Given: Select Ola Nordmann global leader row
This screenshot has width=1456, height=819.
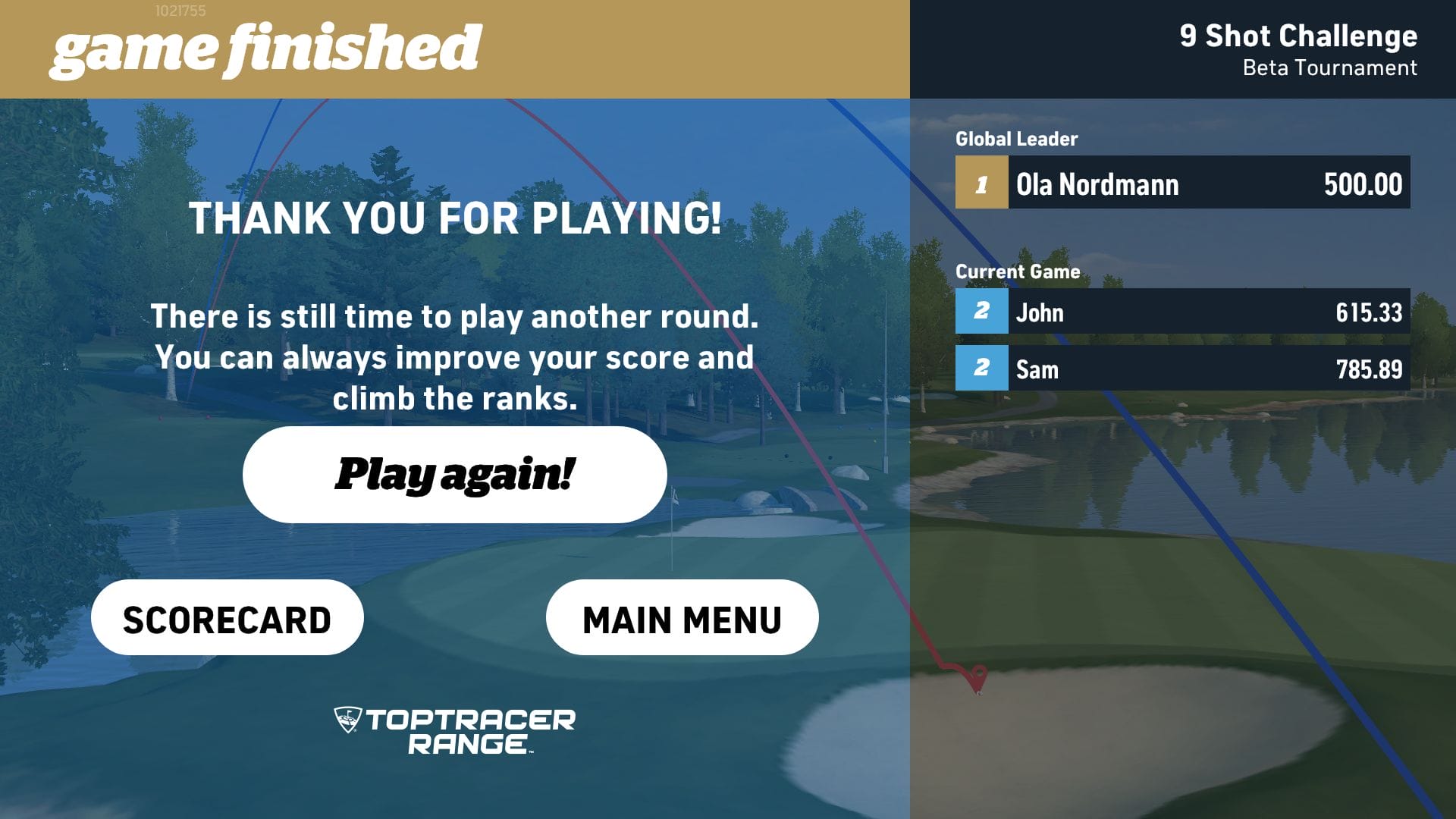Looking at the screenshot, I should click(x=1182, y=183).
